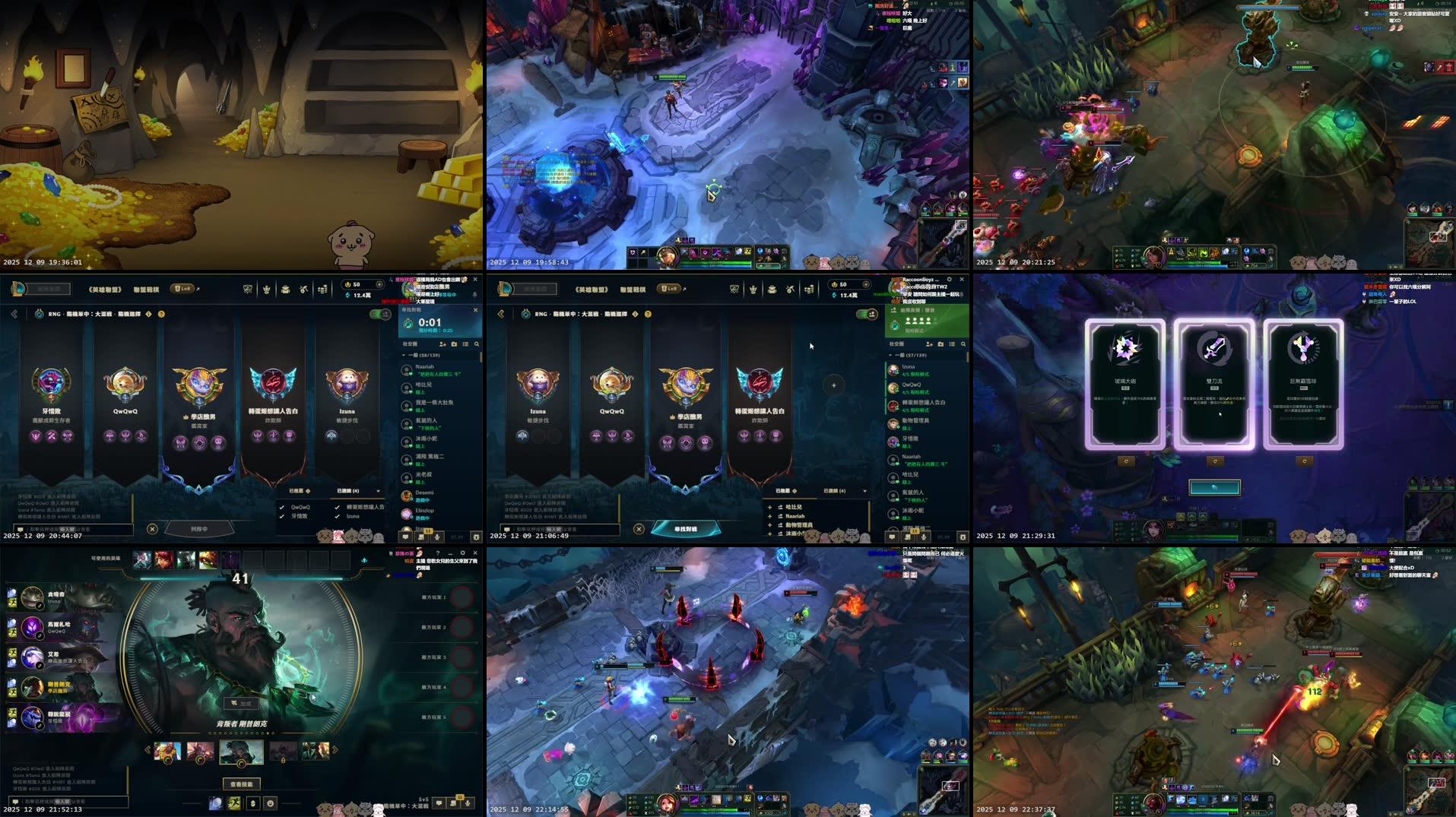Click the ranked crown icon in top bar
The image size is (1456, 817).
tap(266, 289)
